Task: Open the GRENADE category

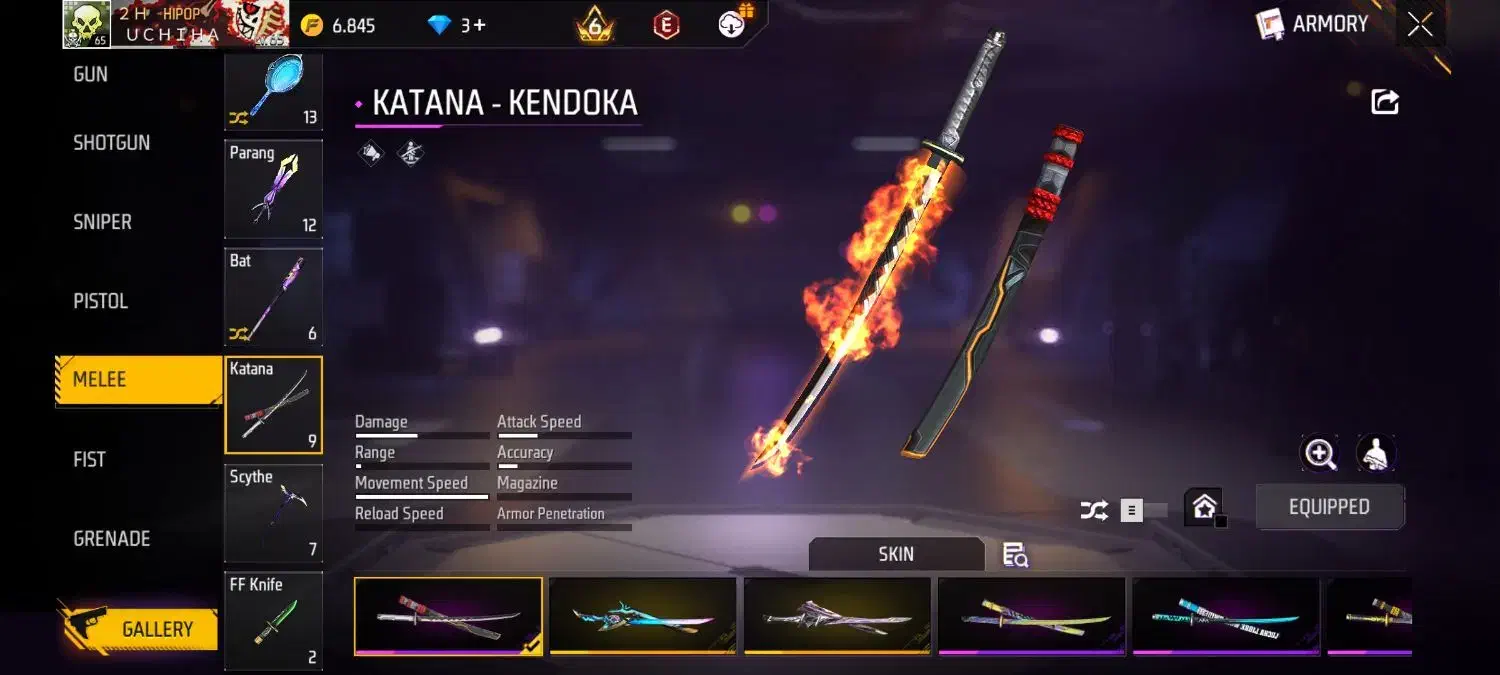Action: pyautogui.click(x=111, y=538)
